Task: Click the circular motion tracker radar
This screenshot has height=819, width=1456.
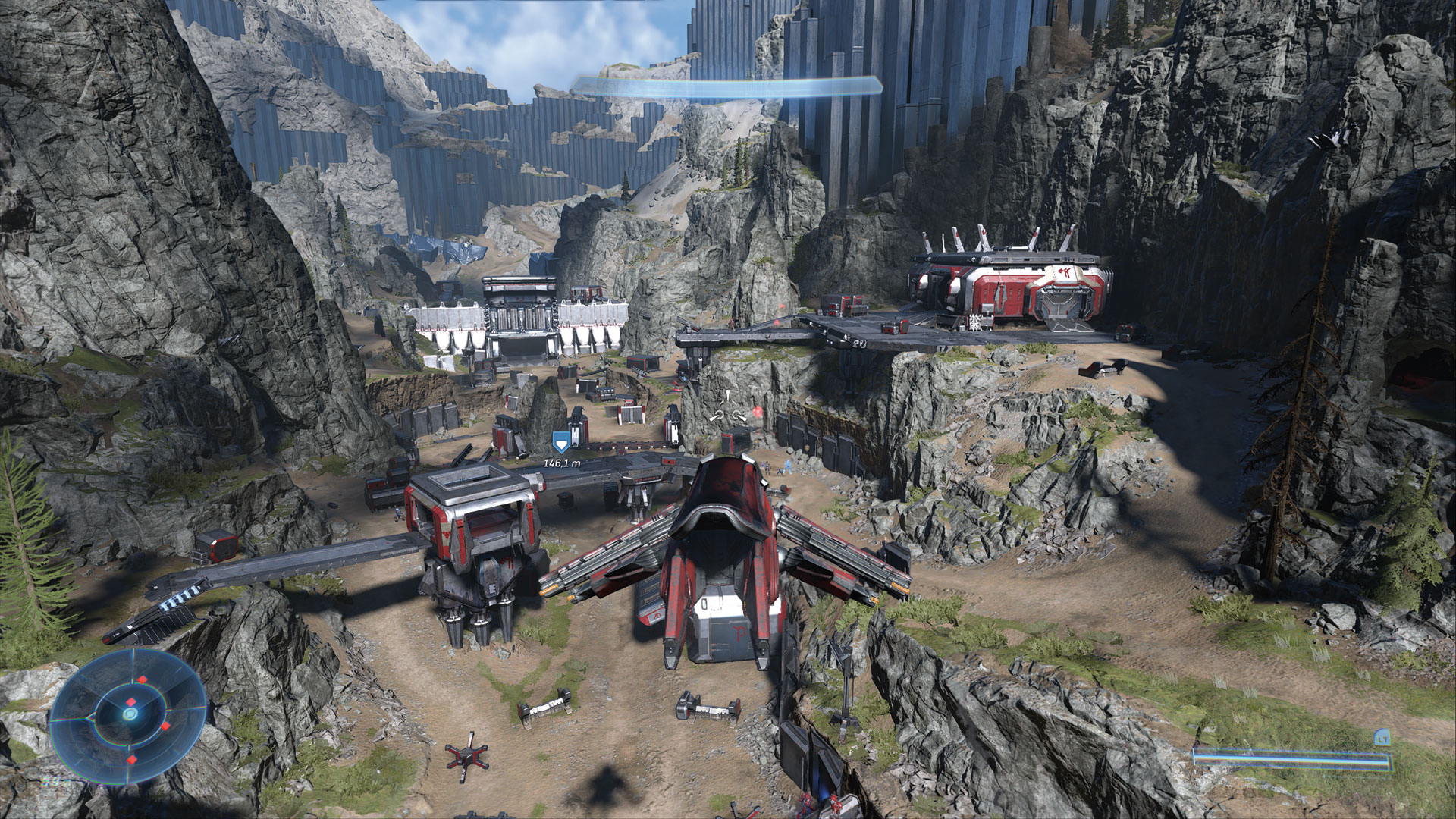Action: pos(130,714)
